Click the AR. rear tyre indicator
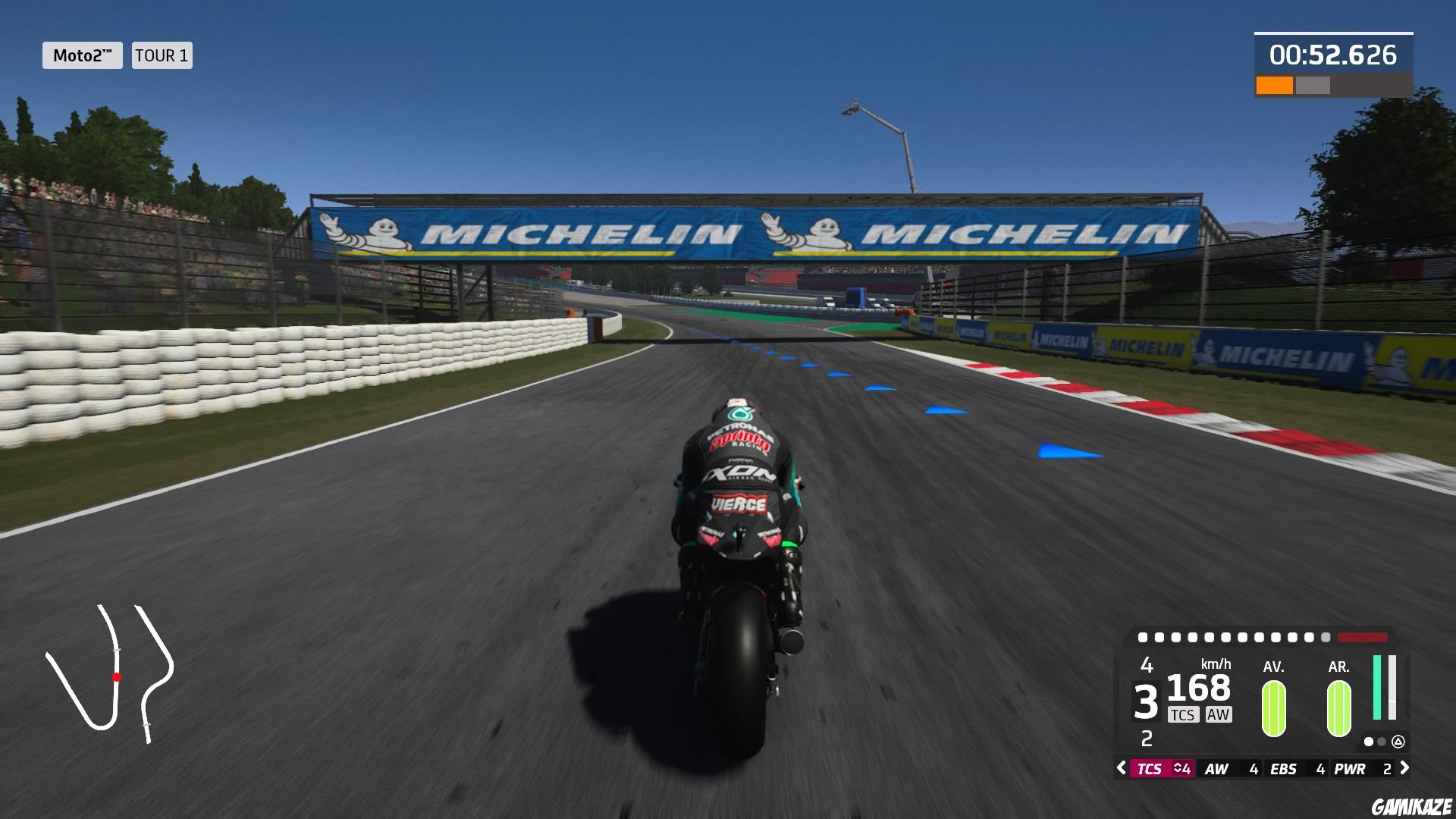This screenshot has width=1456, height=819. pyautogui.click(x=1338, y=707)
